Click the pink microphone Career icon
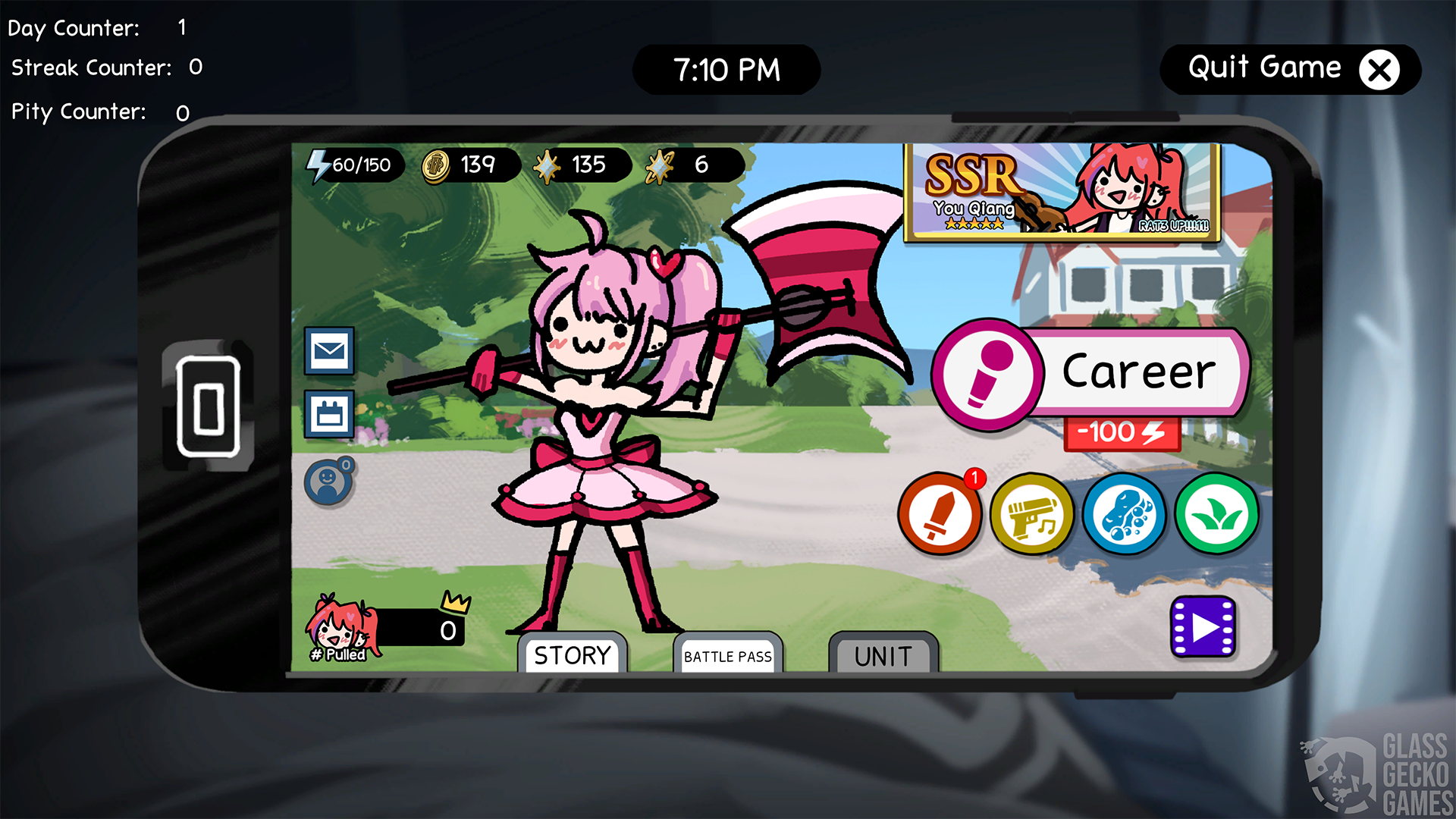1456x819 pixels. (986, 373)
